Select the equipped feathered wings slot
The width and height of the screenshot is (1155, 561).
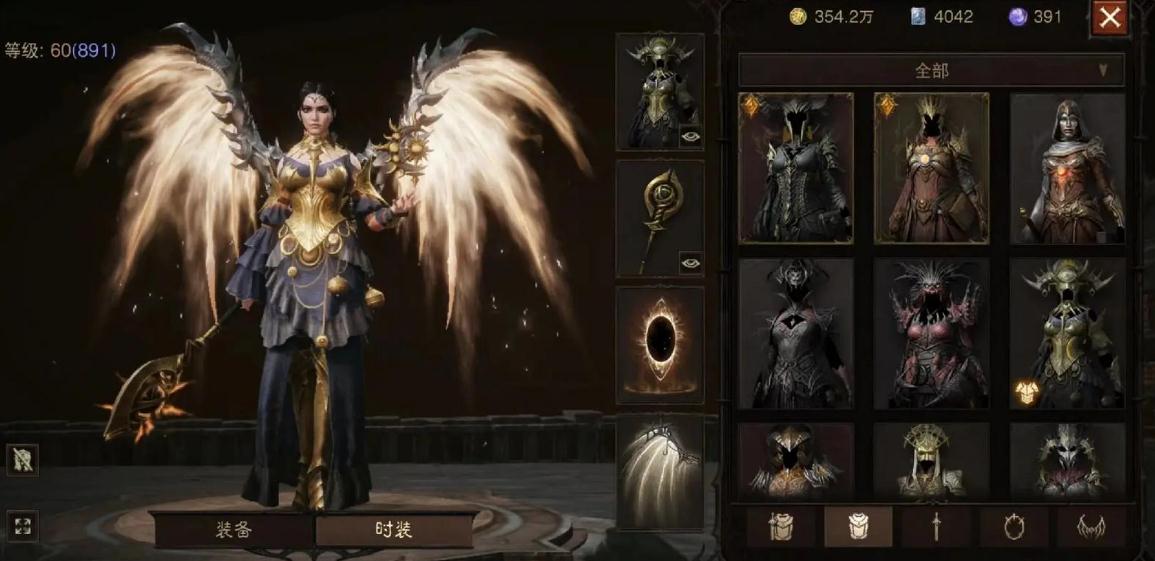coord(660,471)
